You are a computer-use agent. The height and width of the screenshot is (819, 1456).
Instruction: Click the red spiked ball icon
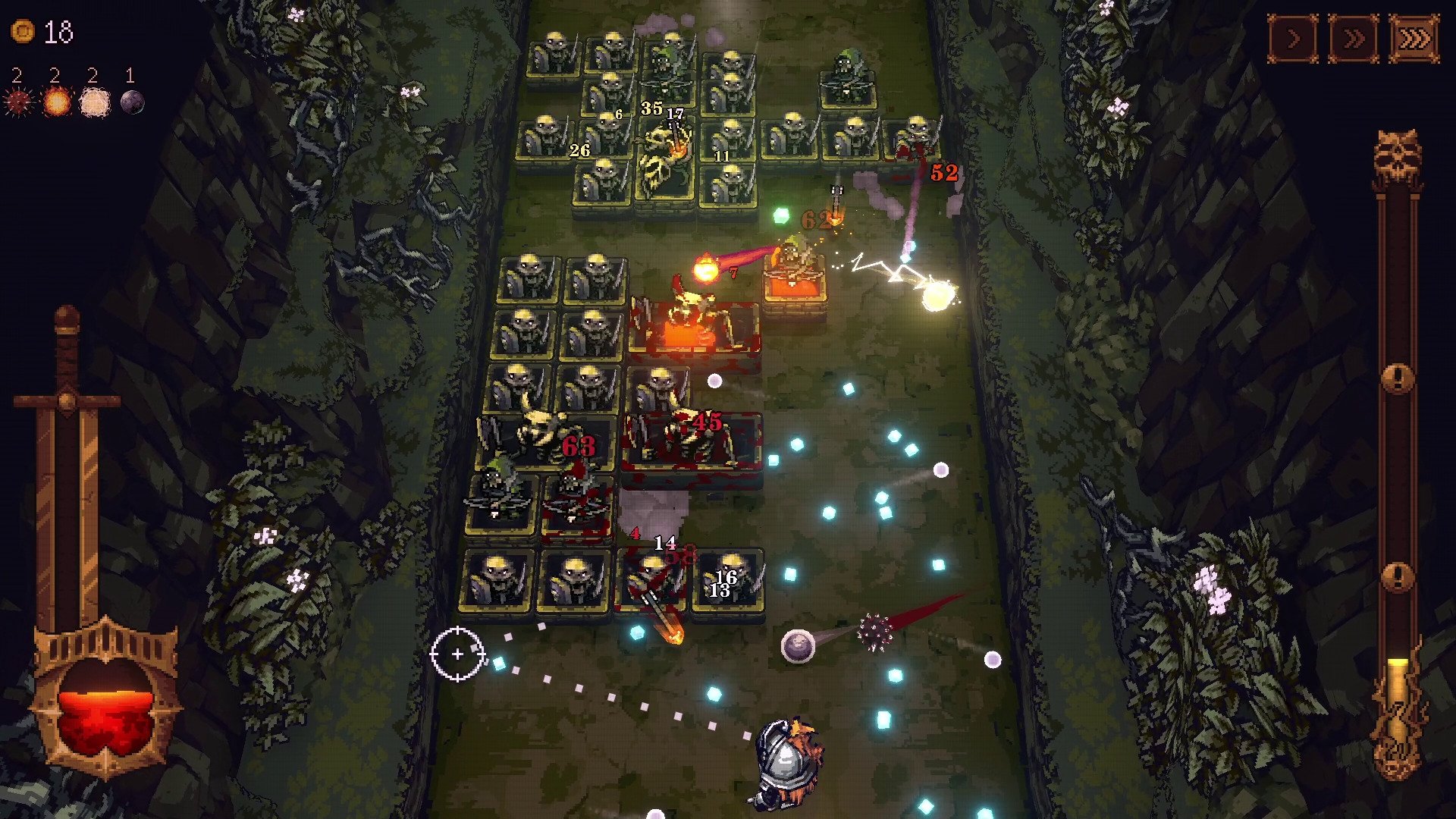pos(18,102)
